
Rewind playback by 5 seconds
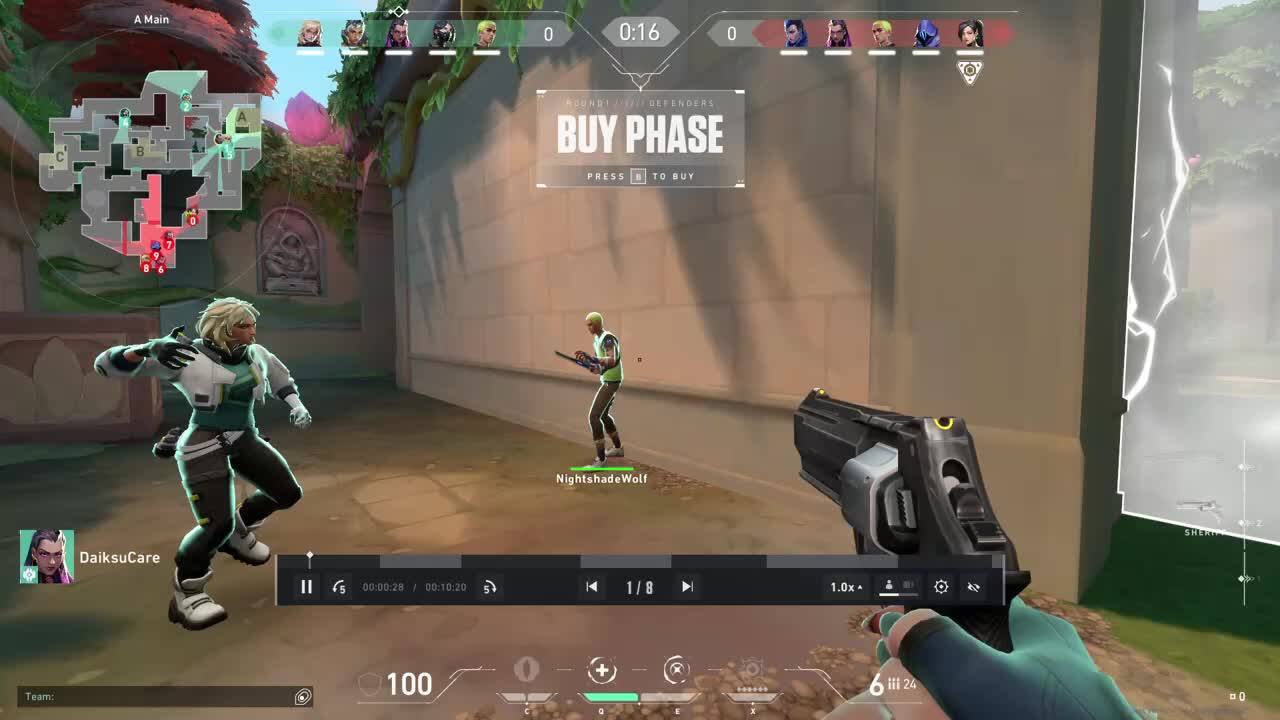pos(337,587)
